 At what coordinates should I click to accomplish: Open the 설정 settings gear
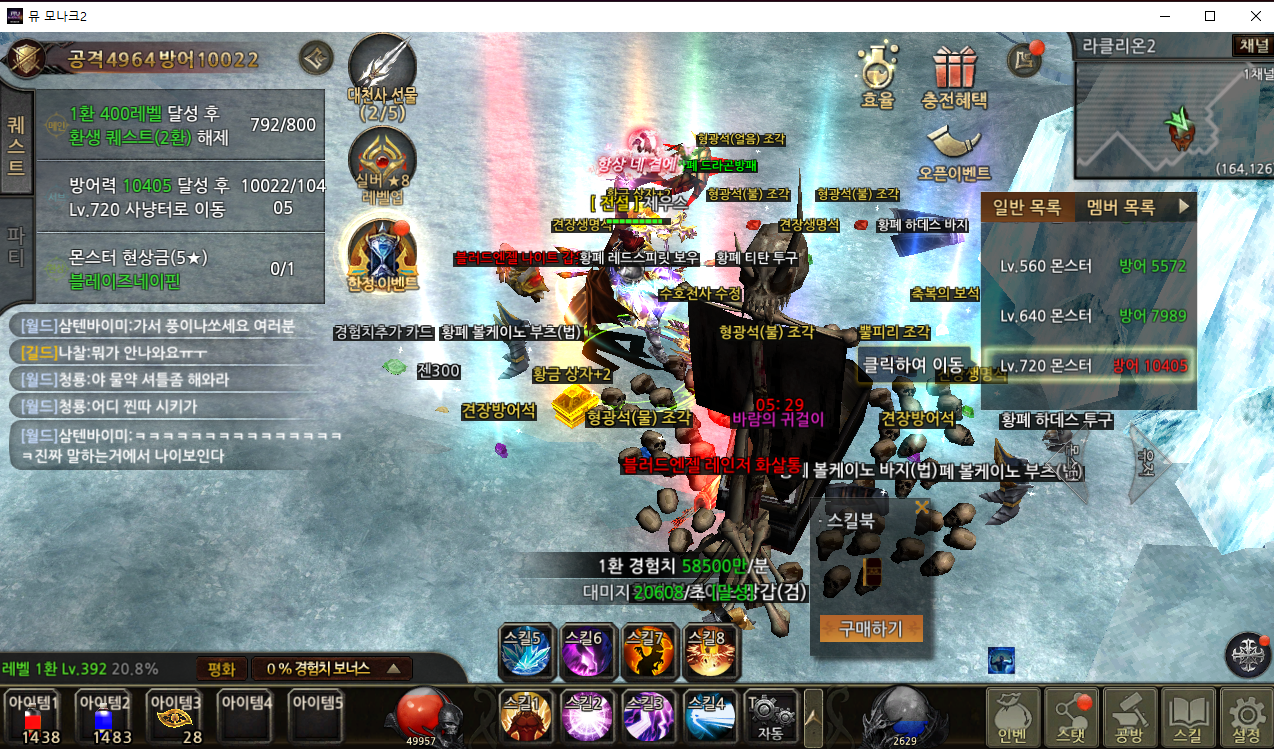1246,715
